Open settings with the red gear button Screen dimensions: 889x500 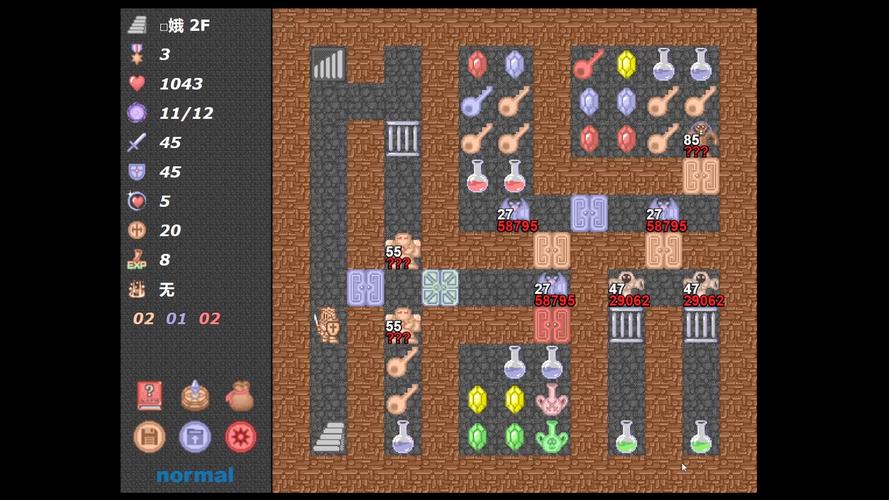pyautogui.click(x=240, y=437)
